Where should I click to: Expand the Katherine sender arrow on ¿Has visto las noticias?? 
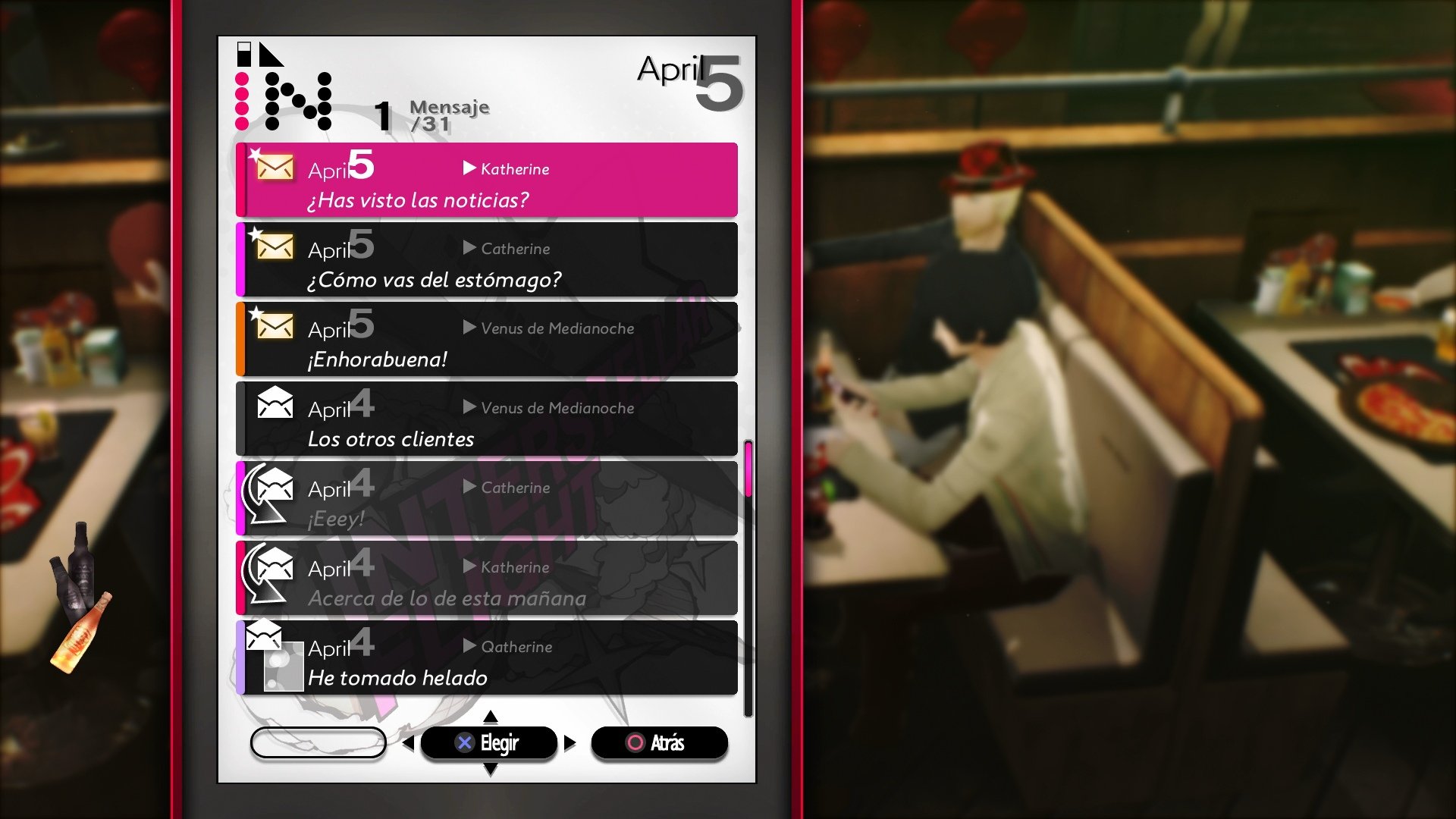click(469, 168)
